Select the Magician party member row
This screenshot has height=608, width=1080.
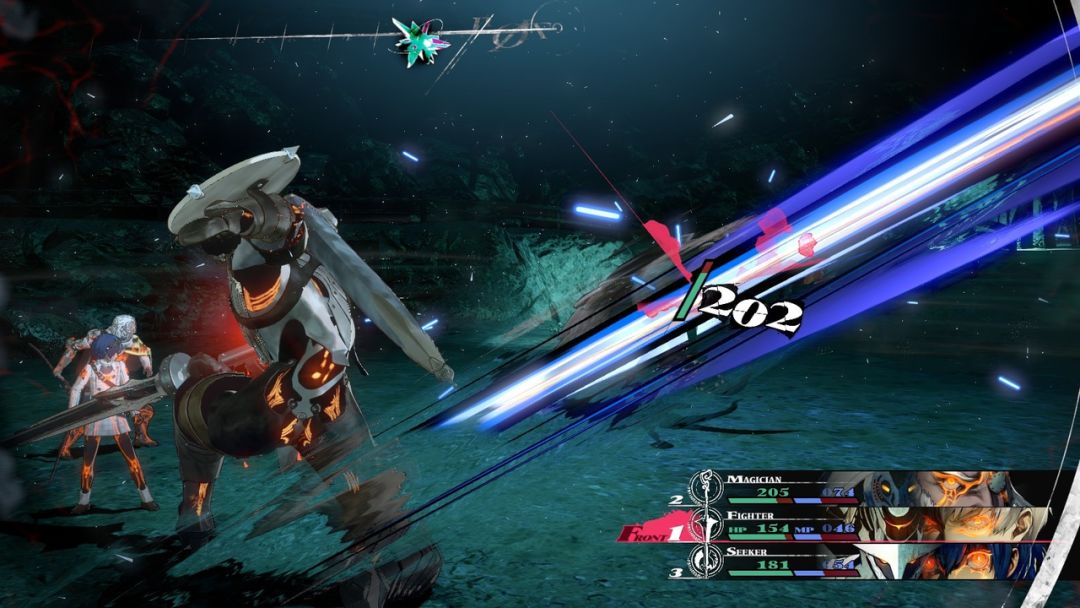(860, 487)
